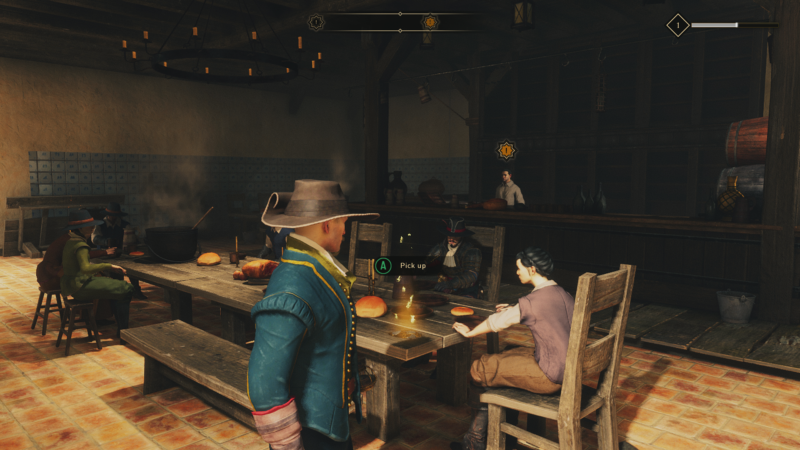Image resolution: width=800 pixels, height=450 pixels.
Task: Select the orange quest marker above the barkeeper
Action: [x=506, y=150]
